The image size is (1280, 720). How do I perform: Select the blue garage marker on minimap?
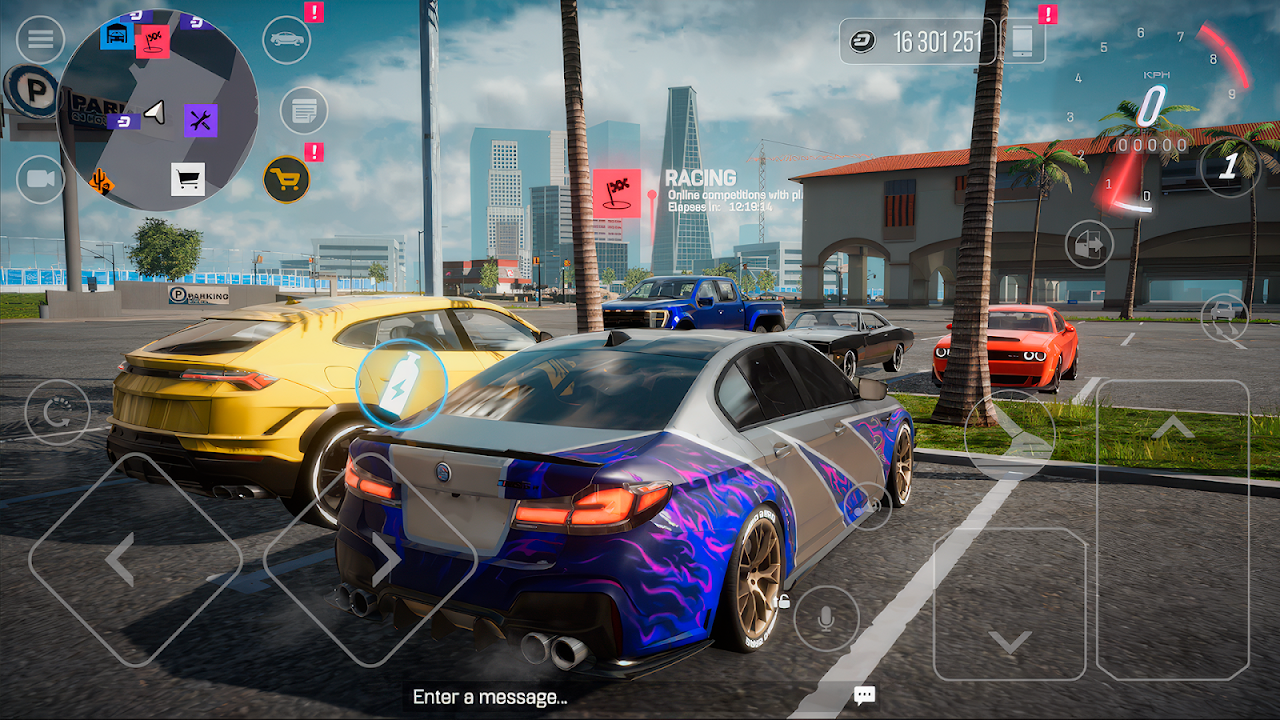pos(117,35)
